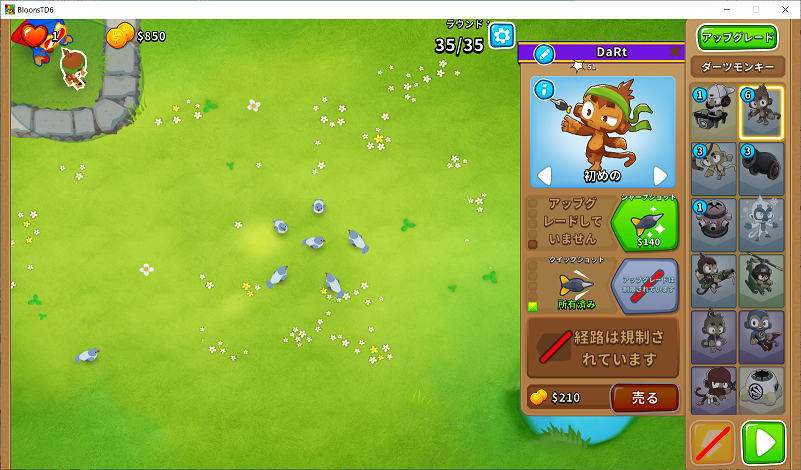Minimize the BloonsTD6 window
Screen dimensions: 801x470
727,9
